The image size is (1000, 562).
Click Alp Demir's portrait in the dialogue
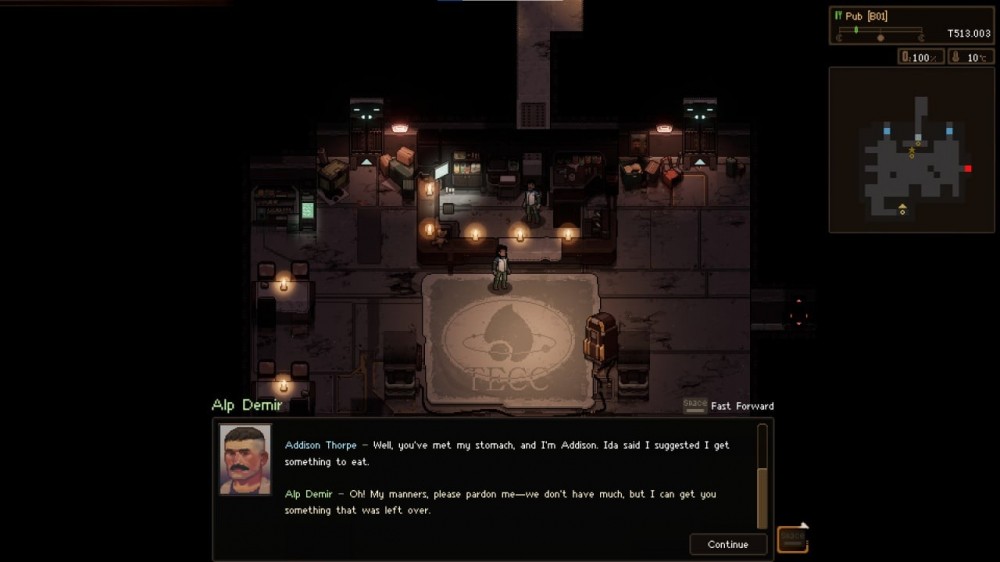(x=245, y=459)
